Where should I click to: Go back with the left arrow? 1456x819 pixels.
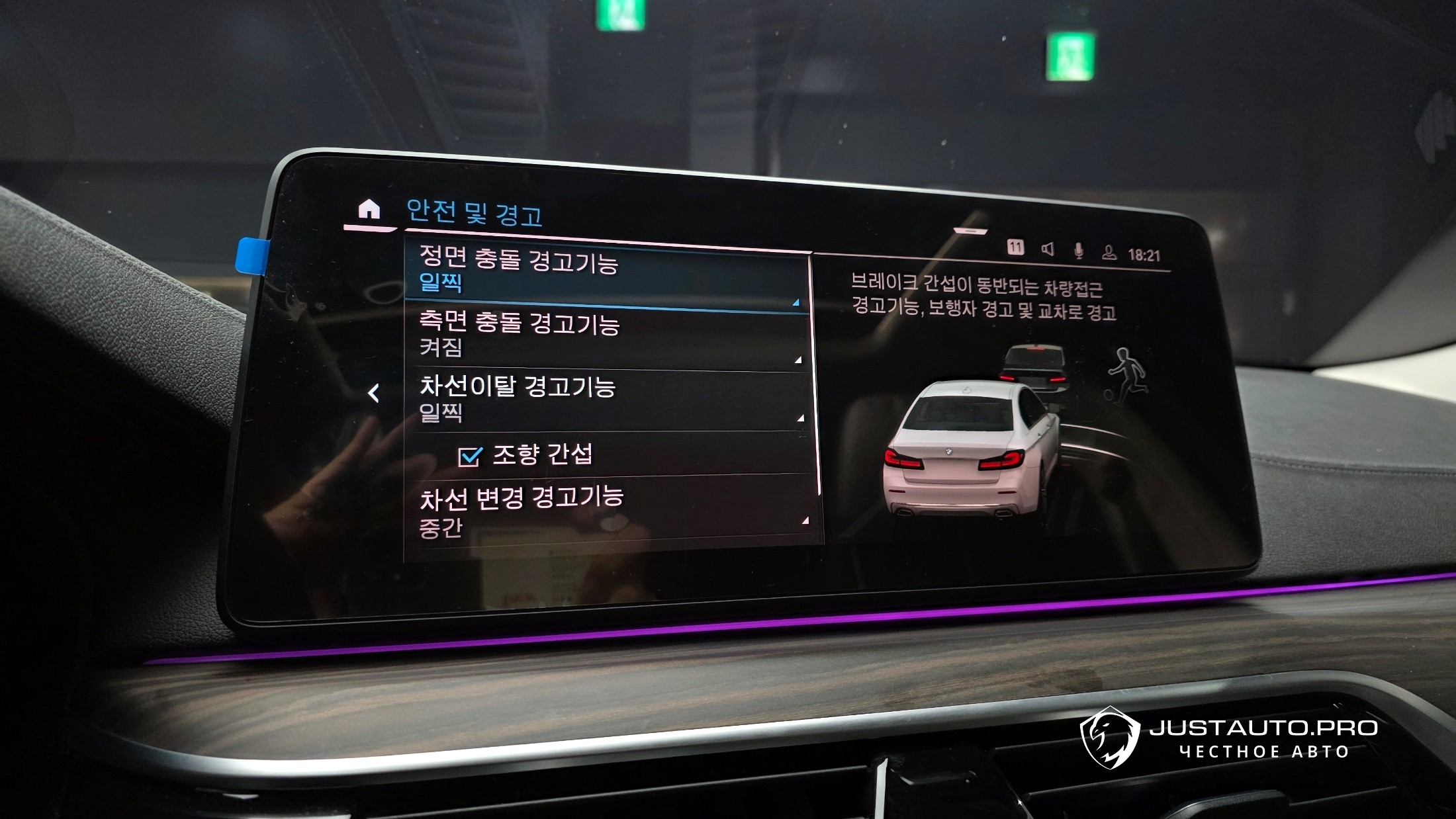tap(374, 394)
